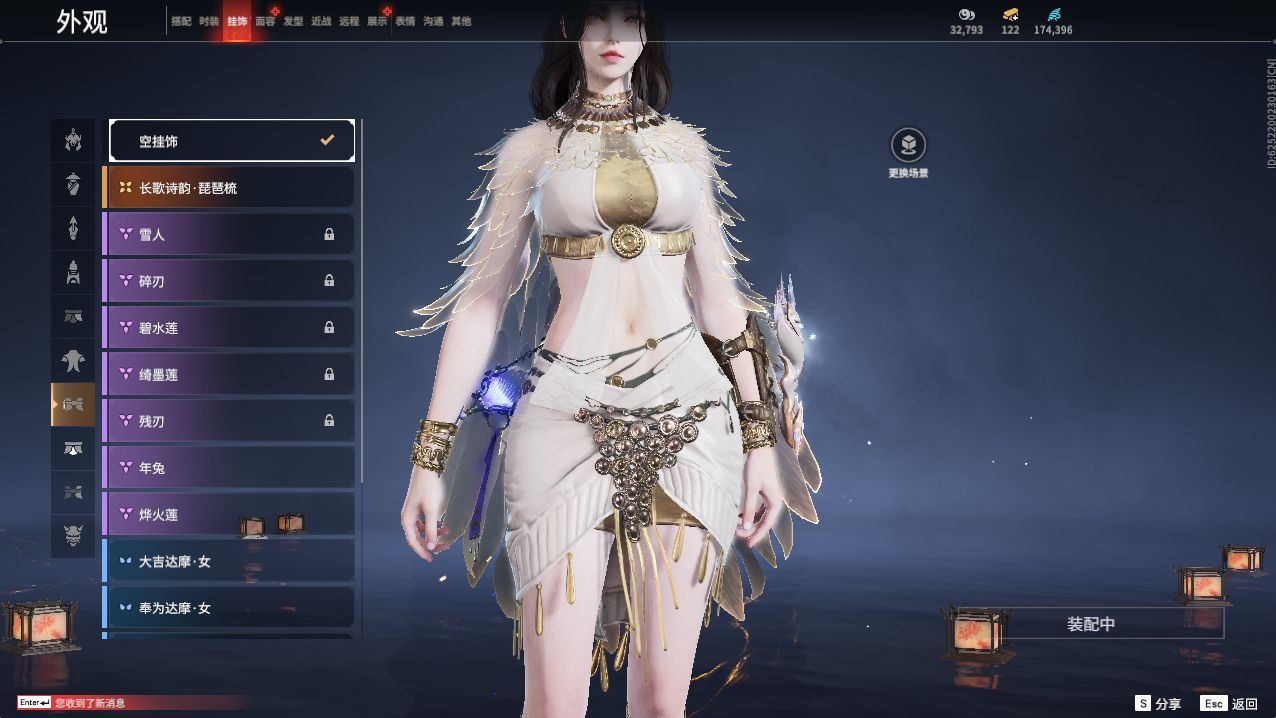Viewport: 1276px width, 718px height.
Task: Select the locked 雪人 accessory
Action: [x=229, y=234]
